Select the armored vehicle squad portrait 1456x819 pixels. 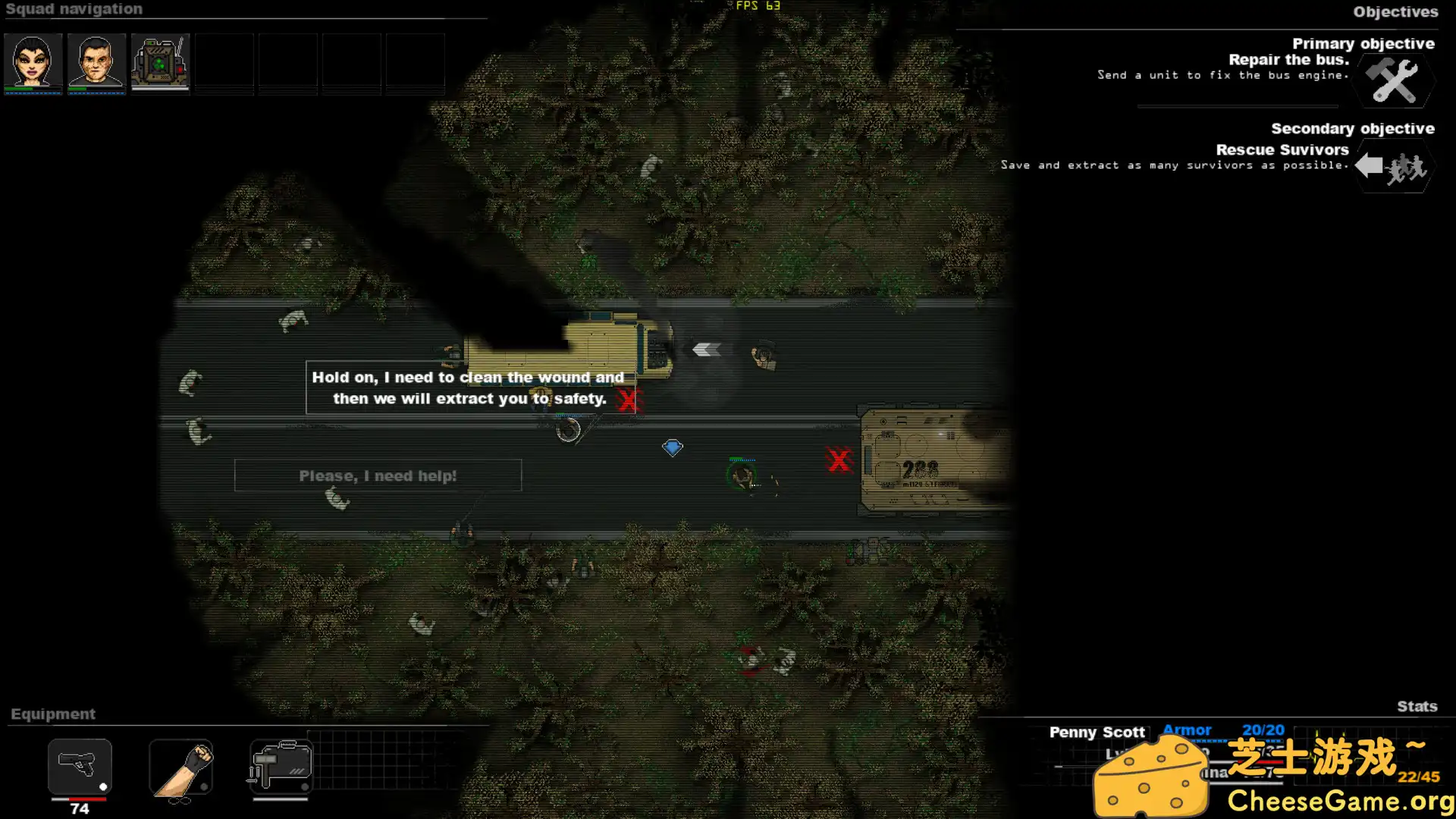tap(160, 61)
